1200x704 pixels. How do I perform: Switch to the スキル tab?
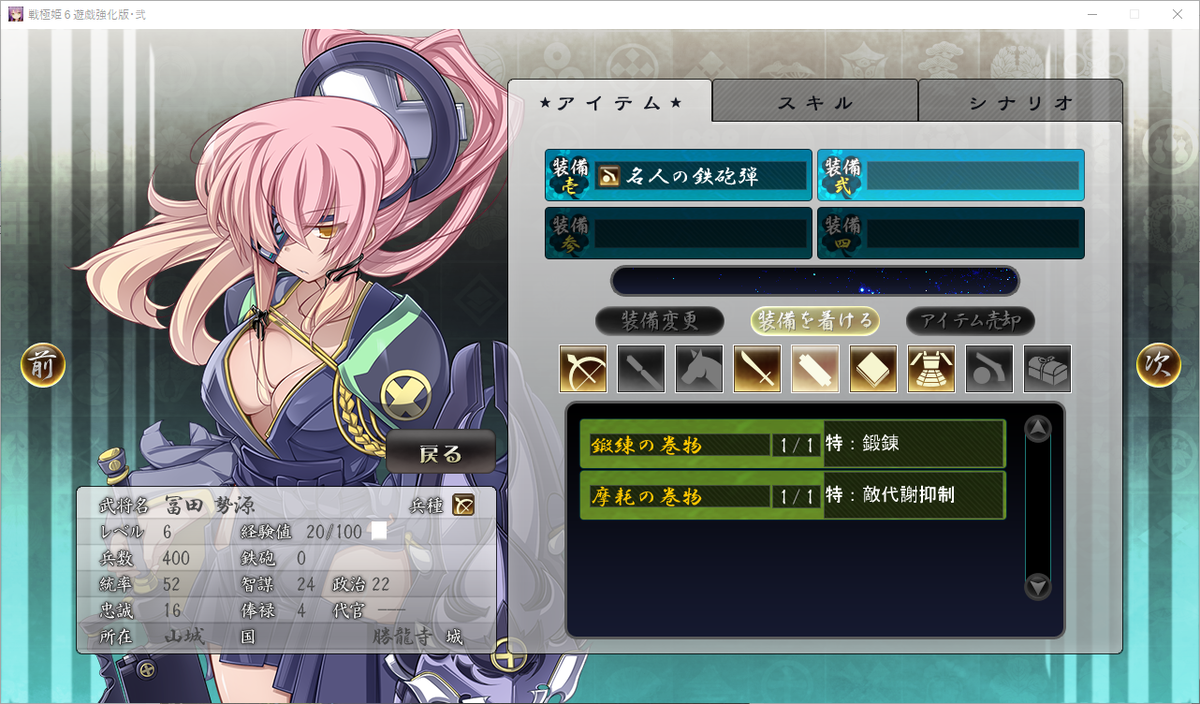[x=815, y=103]
